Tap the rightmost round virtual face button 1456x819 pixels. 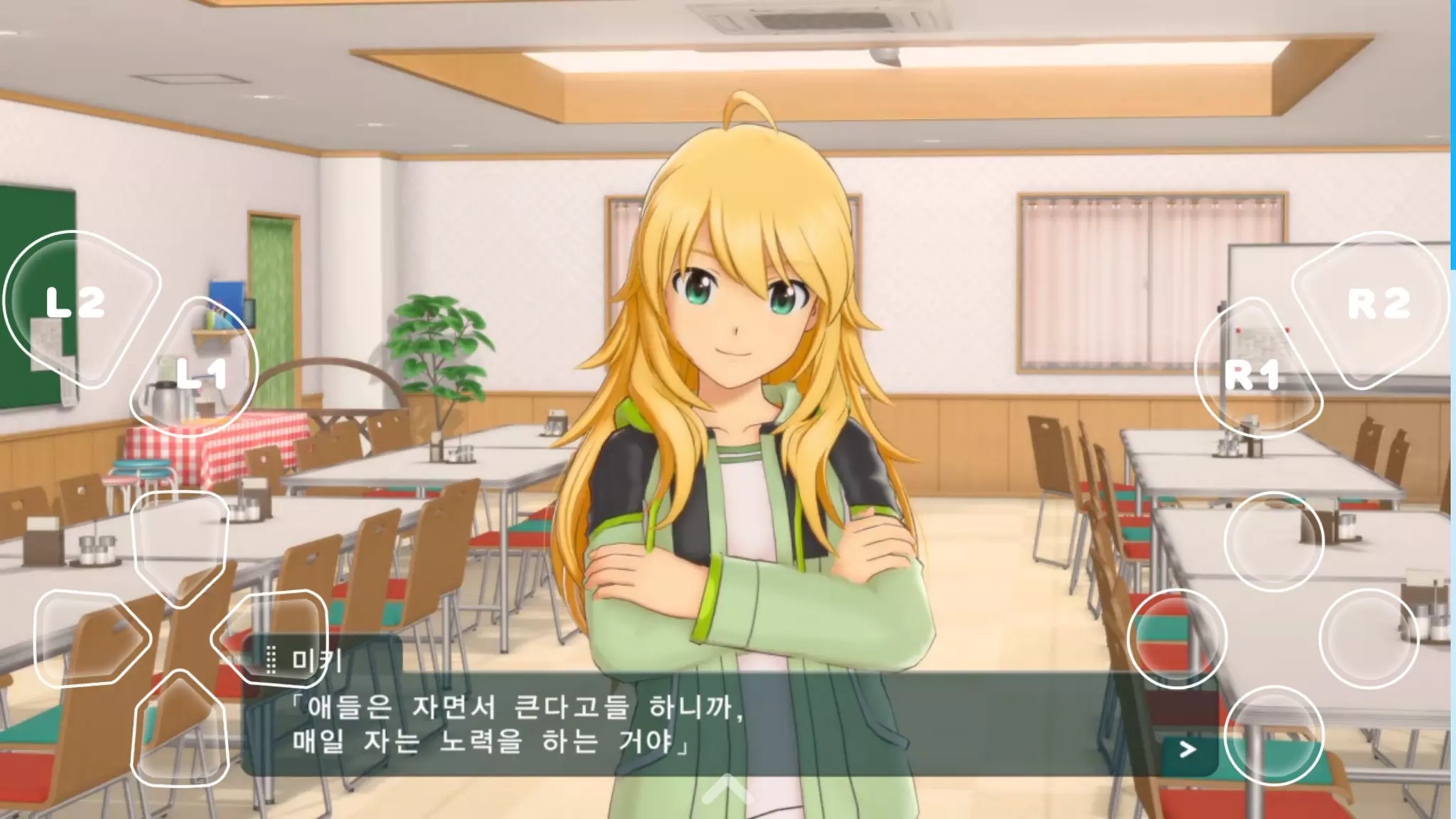point(1369,638)
